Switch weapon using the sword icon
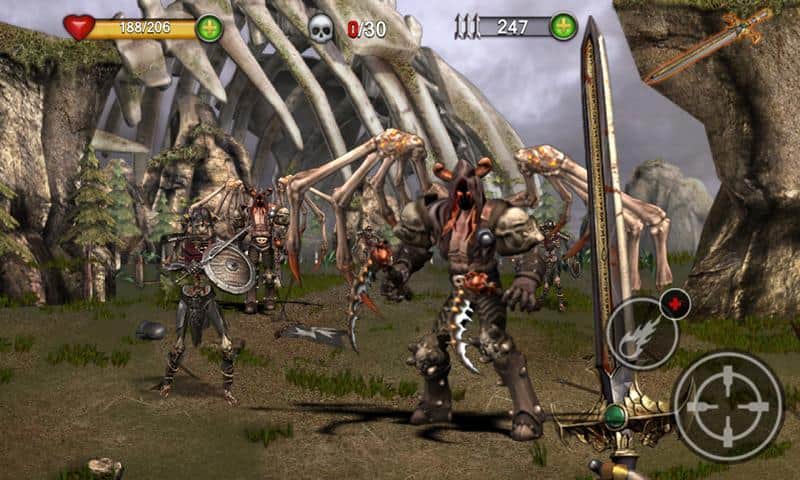800x480 pixels. [708, 46]
